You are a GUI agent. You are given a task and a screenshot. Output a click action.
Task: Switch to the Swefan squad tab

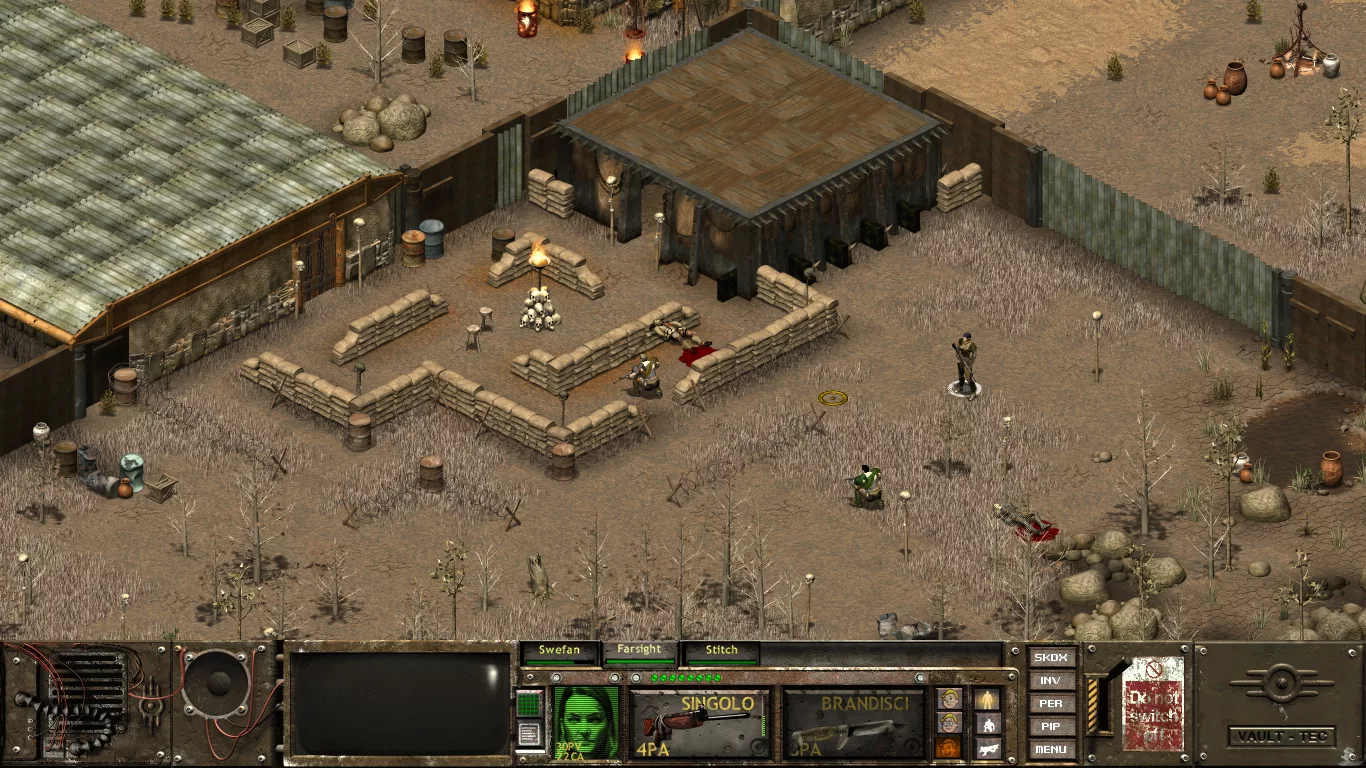[559, 650]
